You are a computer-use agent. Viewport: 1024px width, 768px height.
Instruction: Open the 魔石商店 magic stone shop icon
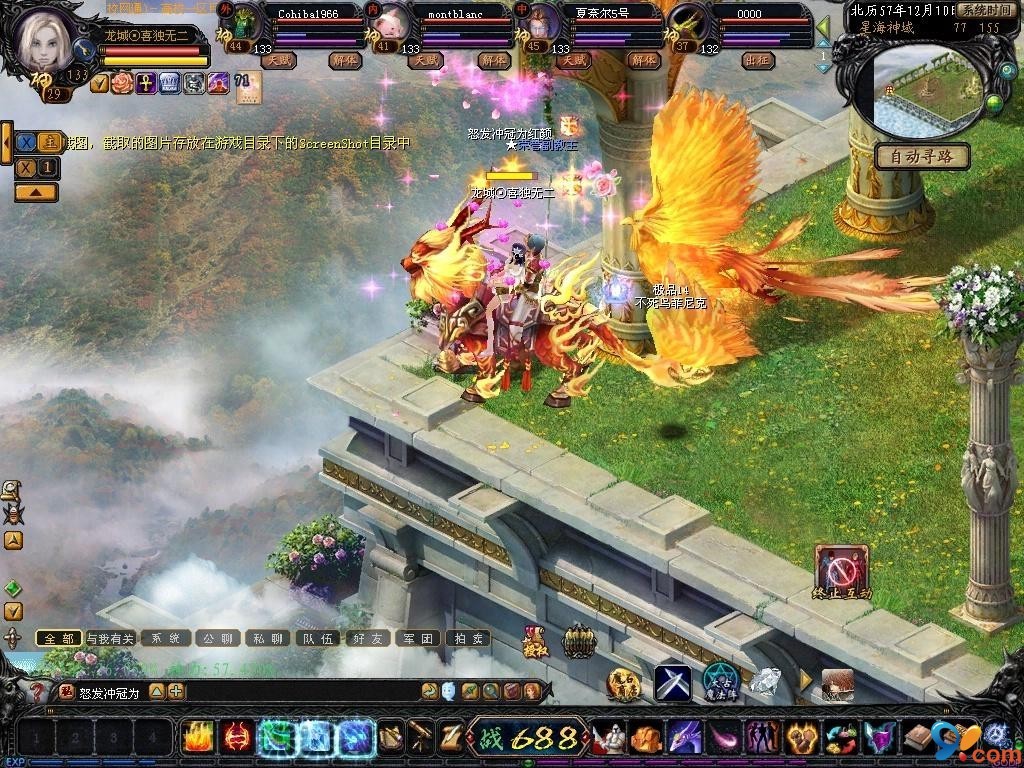pyautogui.click(x=623, y=683)
